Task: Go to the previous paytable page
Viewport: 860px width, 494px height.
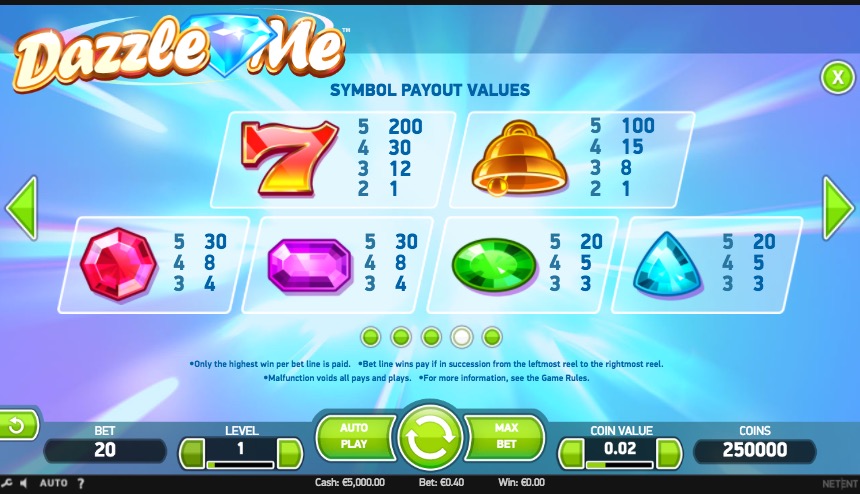Action: [21, 208]
